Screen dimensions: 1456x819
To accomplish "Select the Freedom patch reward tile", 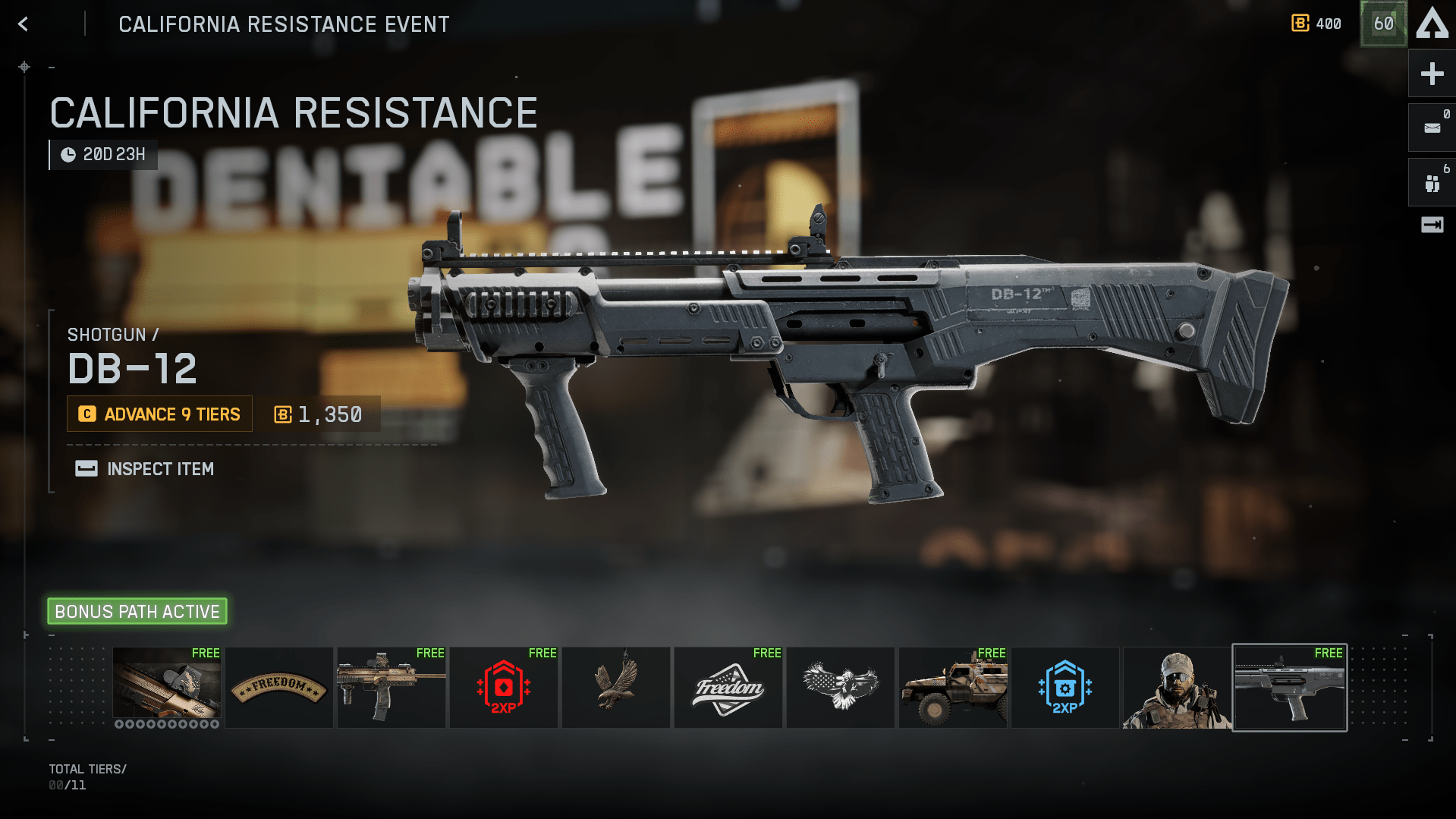I will (278, 688).
